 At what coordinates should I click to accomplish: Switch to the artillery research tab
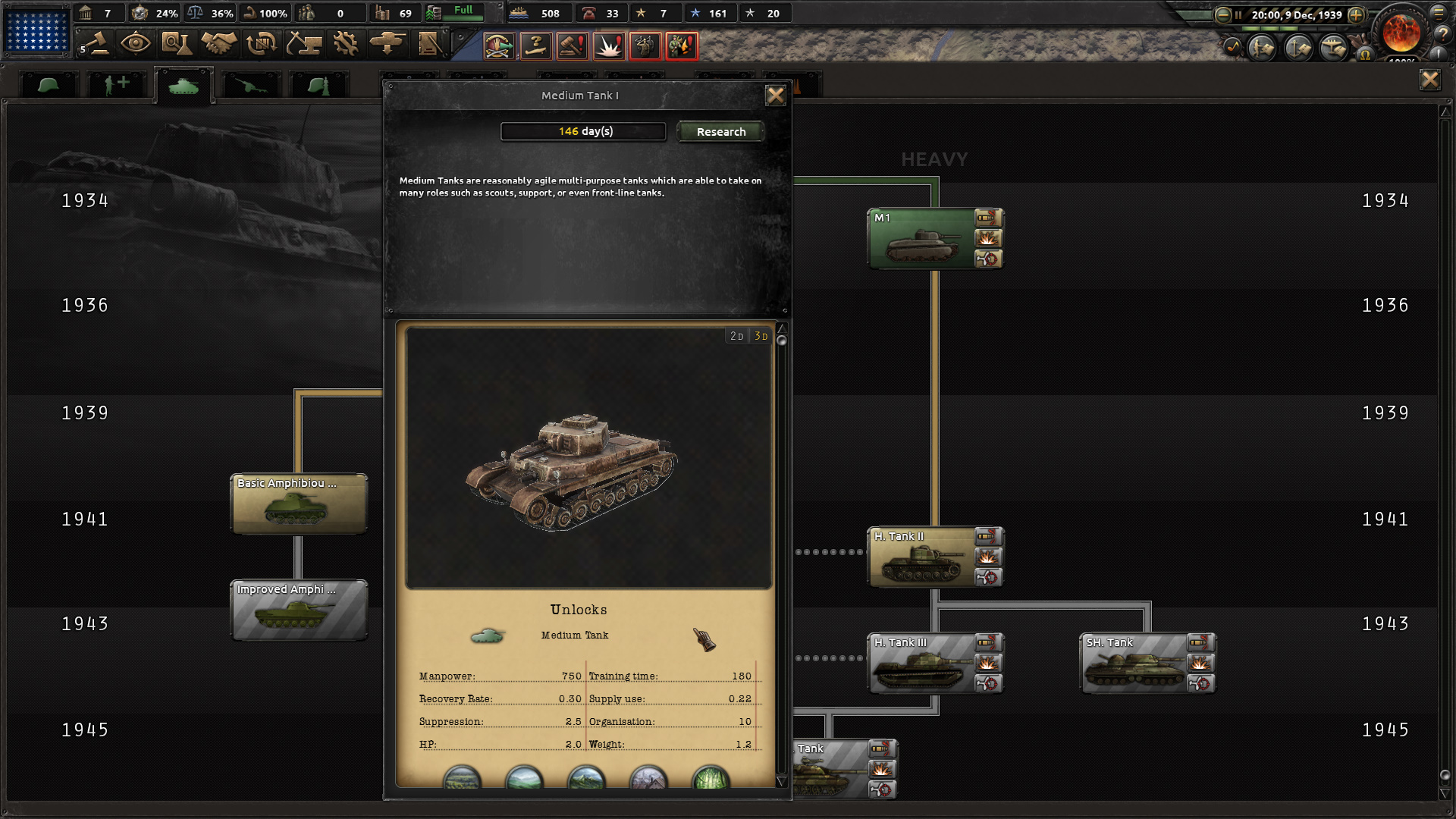point(251,83)
